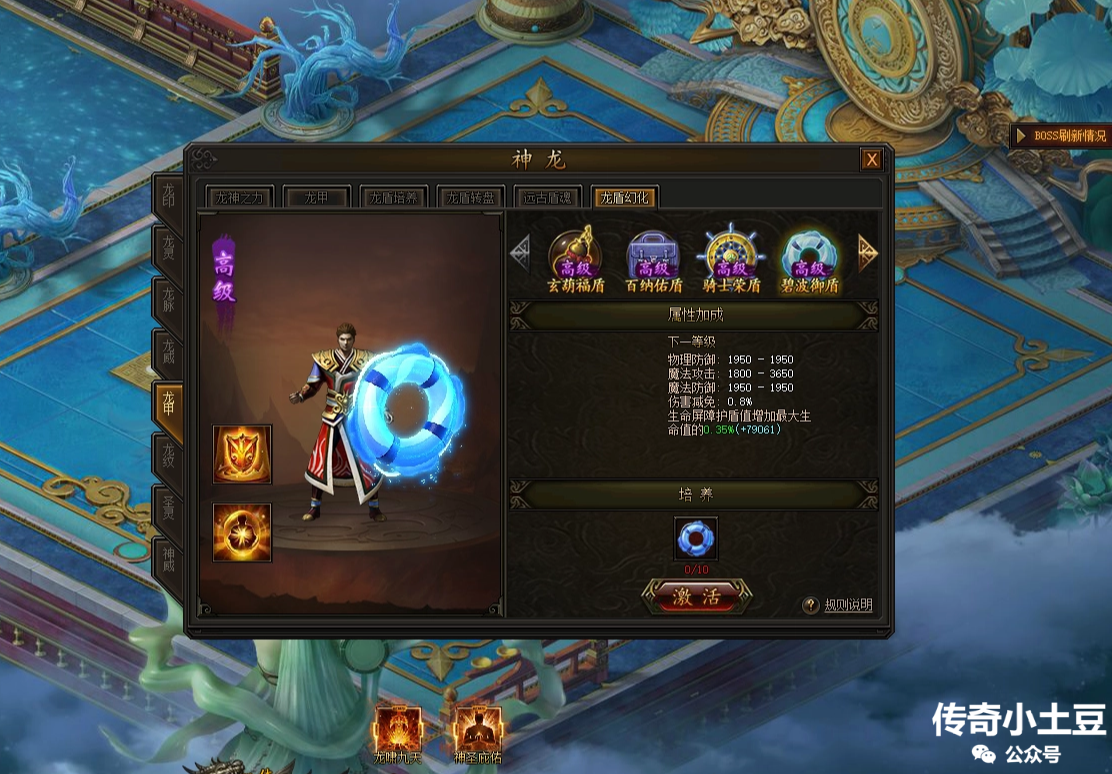Show next shield skins with right arrow
1112x774 pixels.
tap(867, 253)
